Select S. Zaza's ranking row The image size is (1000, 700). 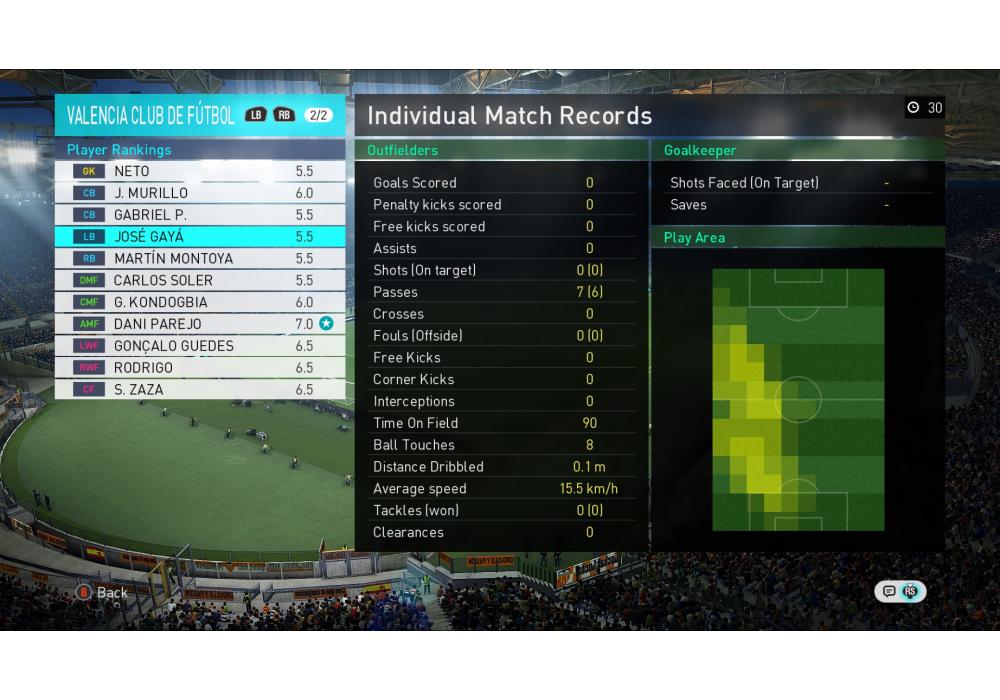tap(200, 390)
